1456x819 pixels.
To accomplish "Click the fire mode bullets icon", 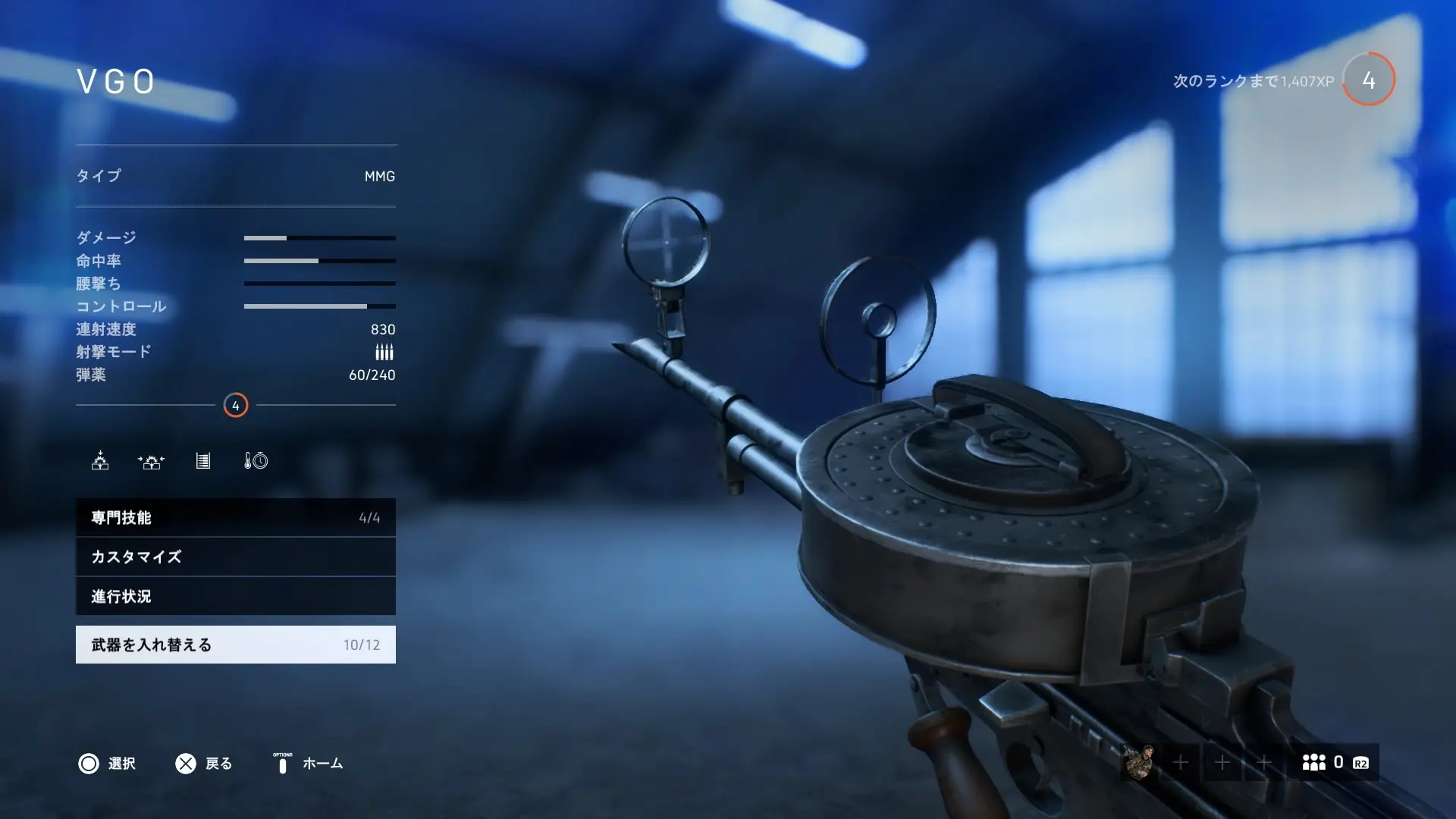I will (384, 351).
